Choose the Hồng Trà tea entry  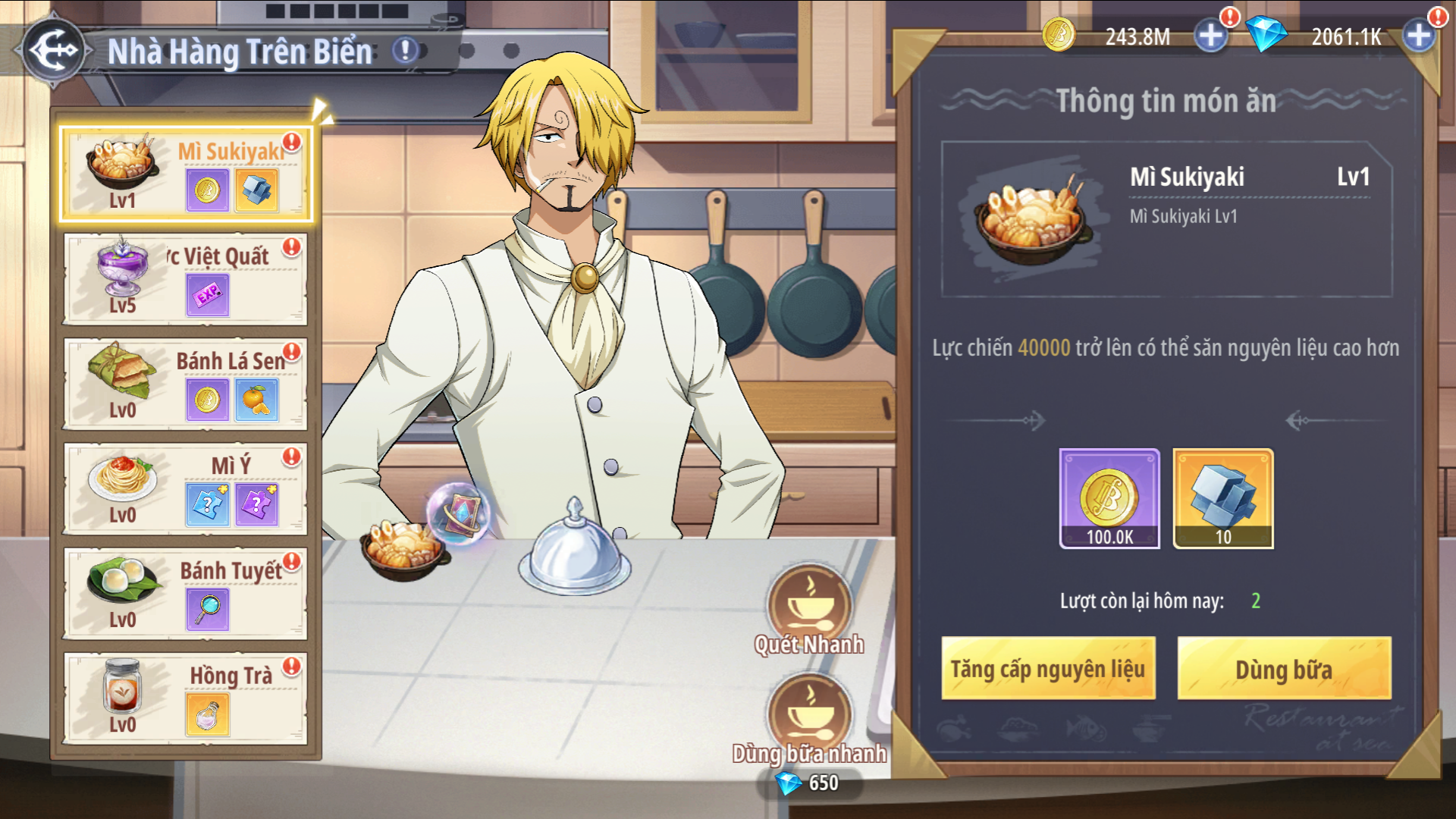click(x=186, y=698)
